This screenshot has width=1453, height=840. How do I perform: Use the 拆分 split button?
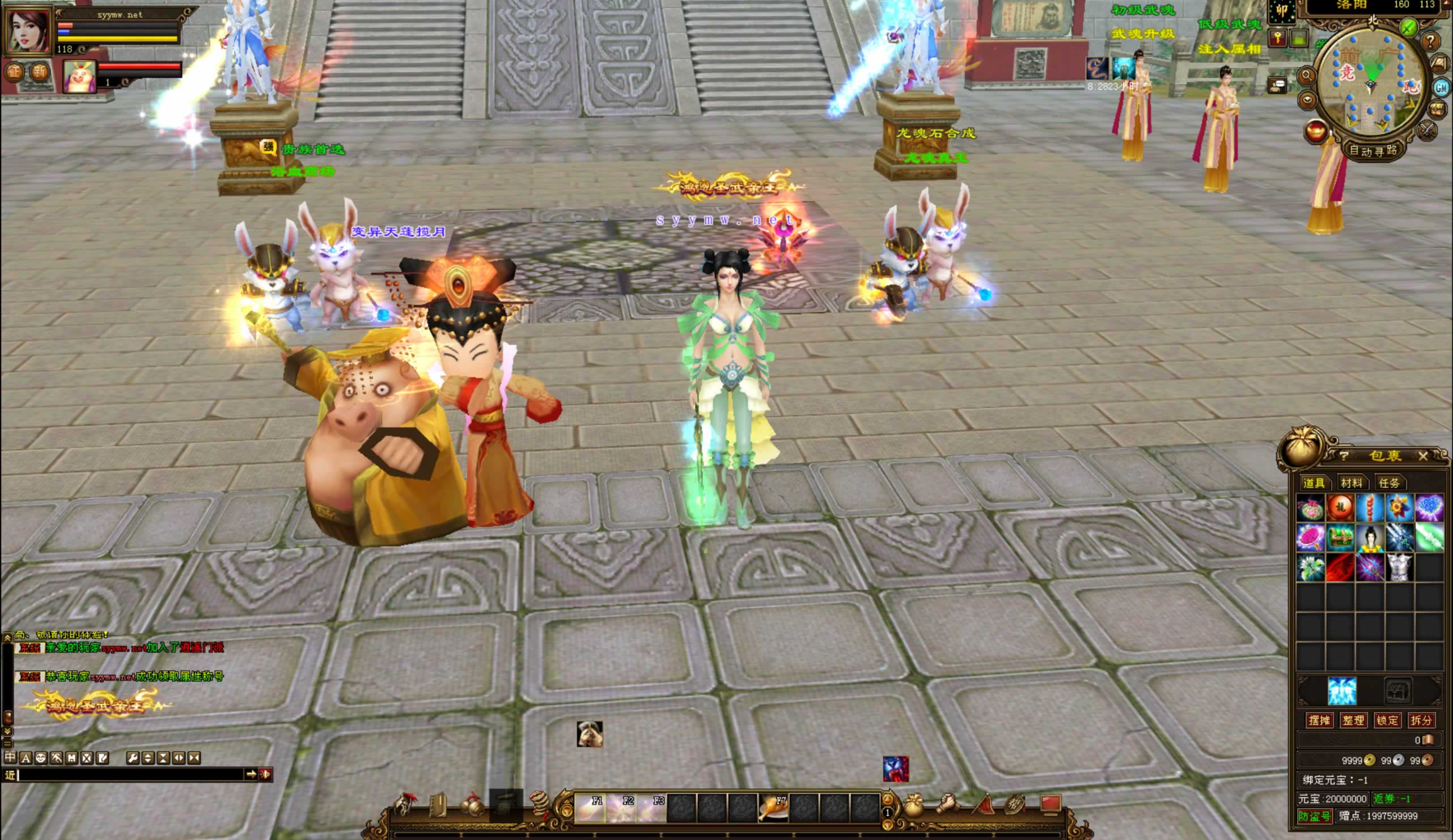pos(1420,720)
